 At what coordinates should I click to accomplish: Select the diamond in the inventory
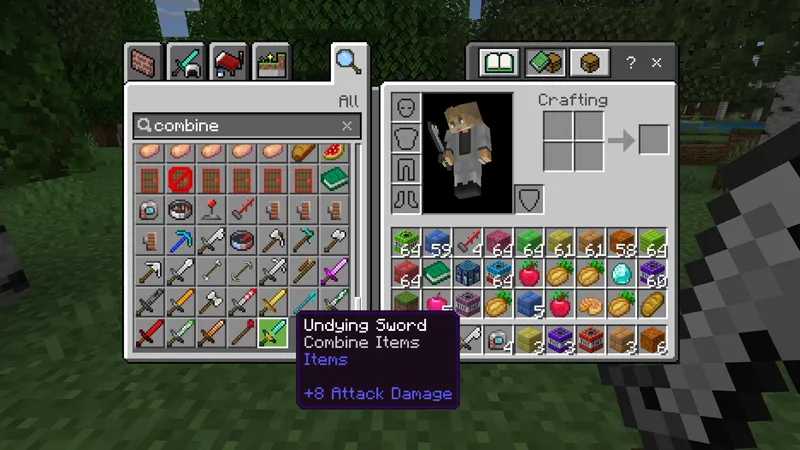click(x=622, y=273)
